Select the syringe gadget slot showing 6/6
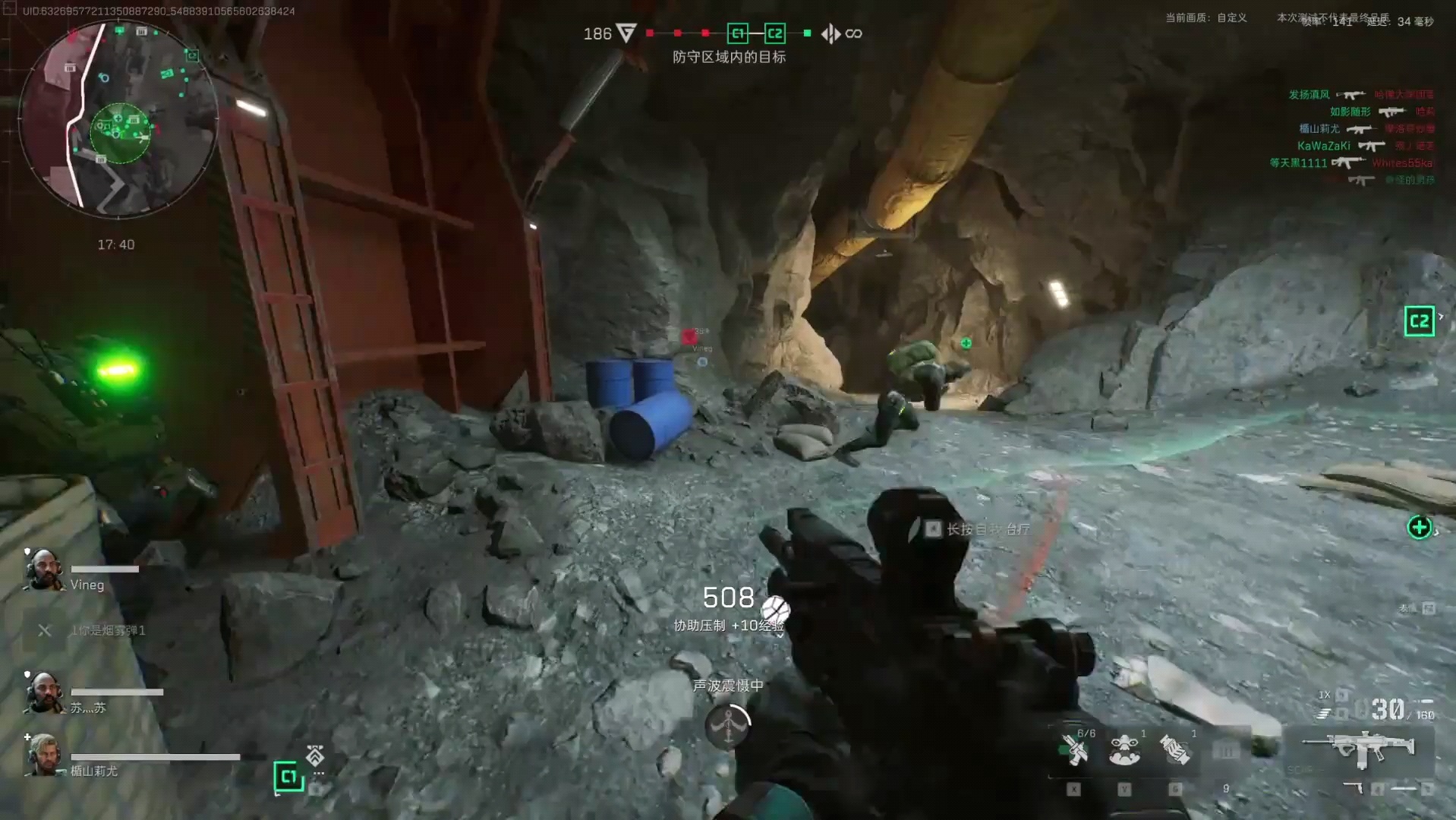 tap(1076, 750)
